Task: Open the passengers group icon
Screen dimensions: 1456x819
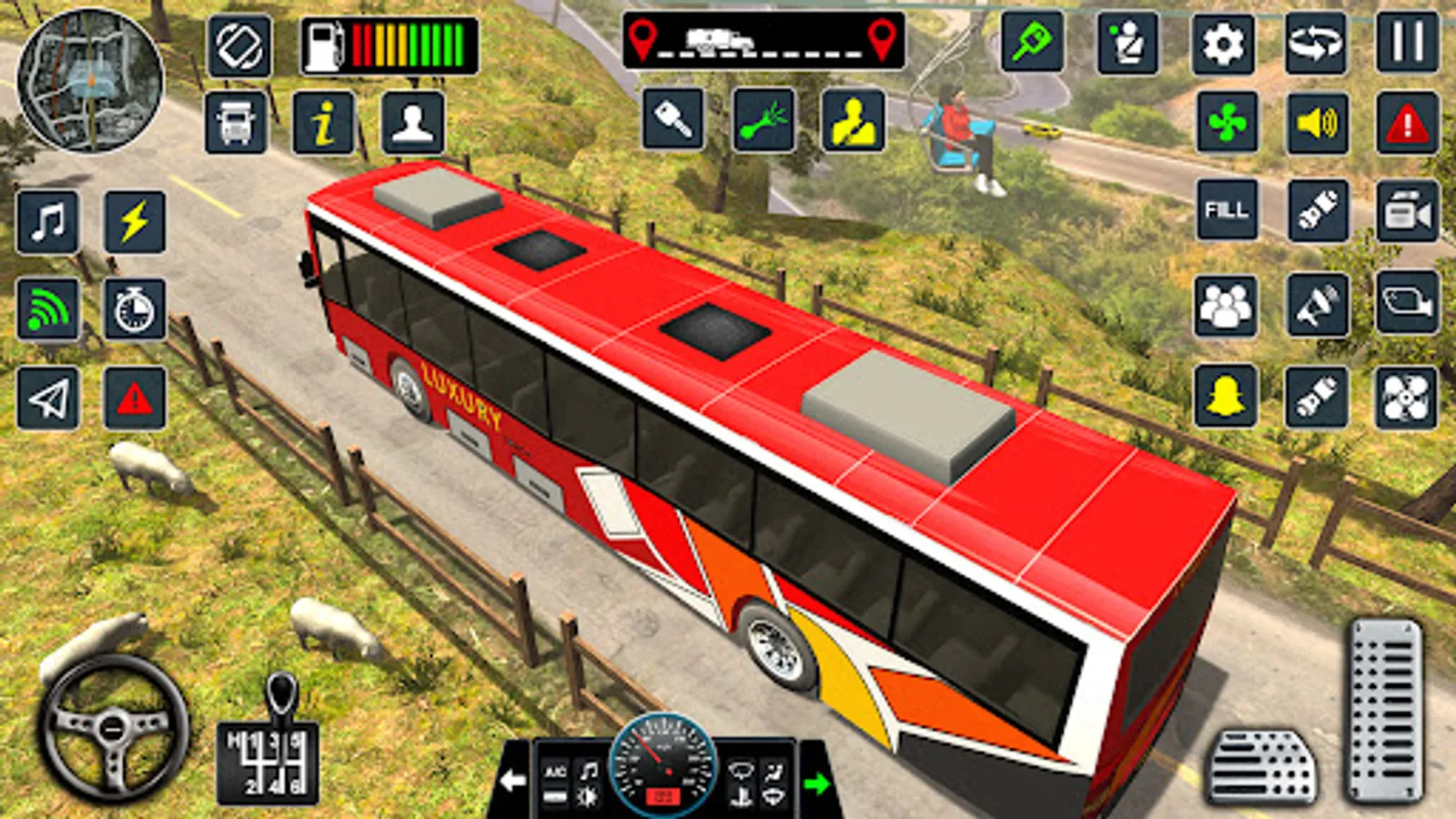Action: pos(1226,306)
